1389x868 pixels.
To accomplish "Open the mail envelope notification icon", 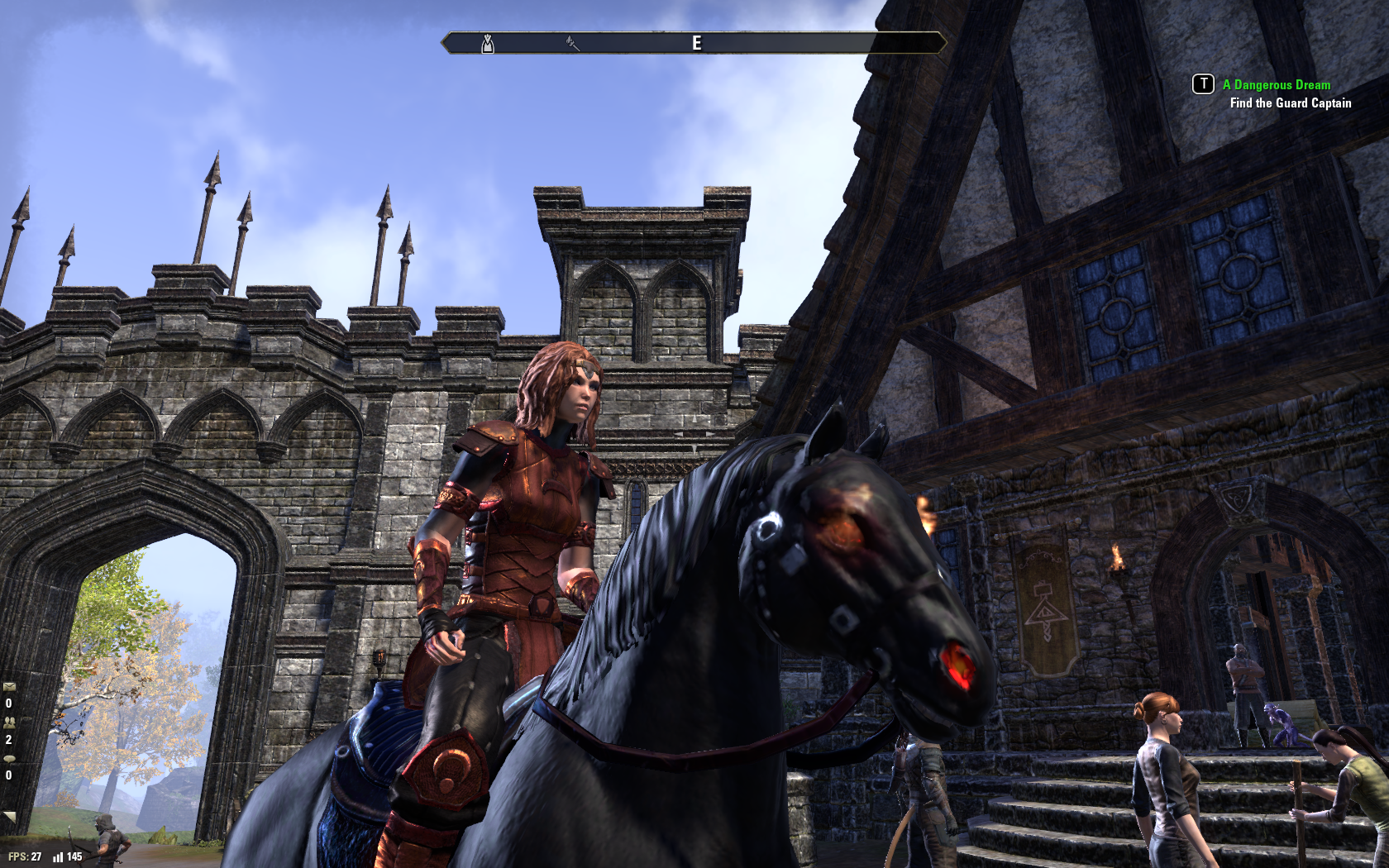I will pyautogui.click(x=9, y=686).
